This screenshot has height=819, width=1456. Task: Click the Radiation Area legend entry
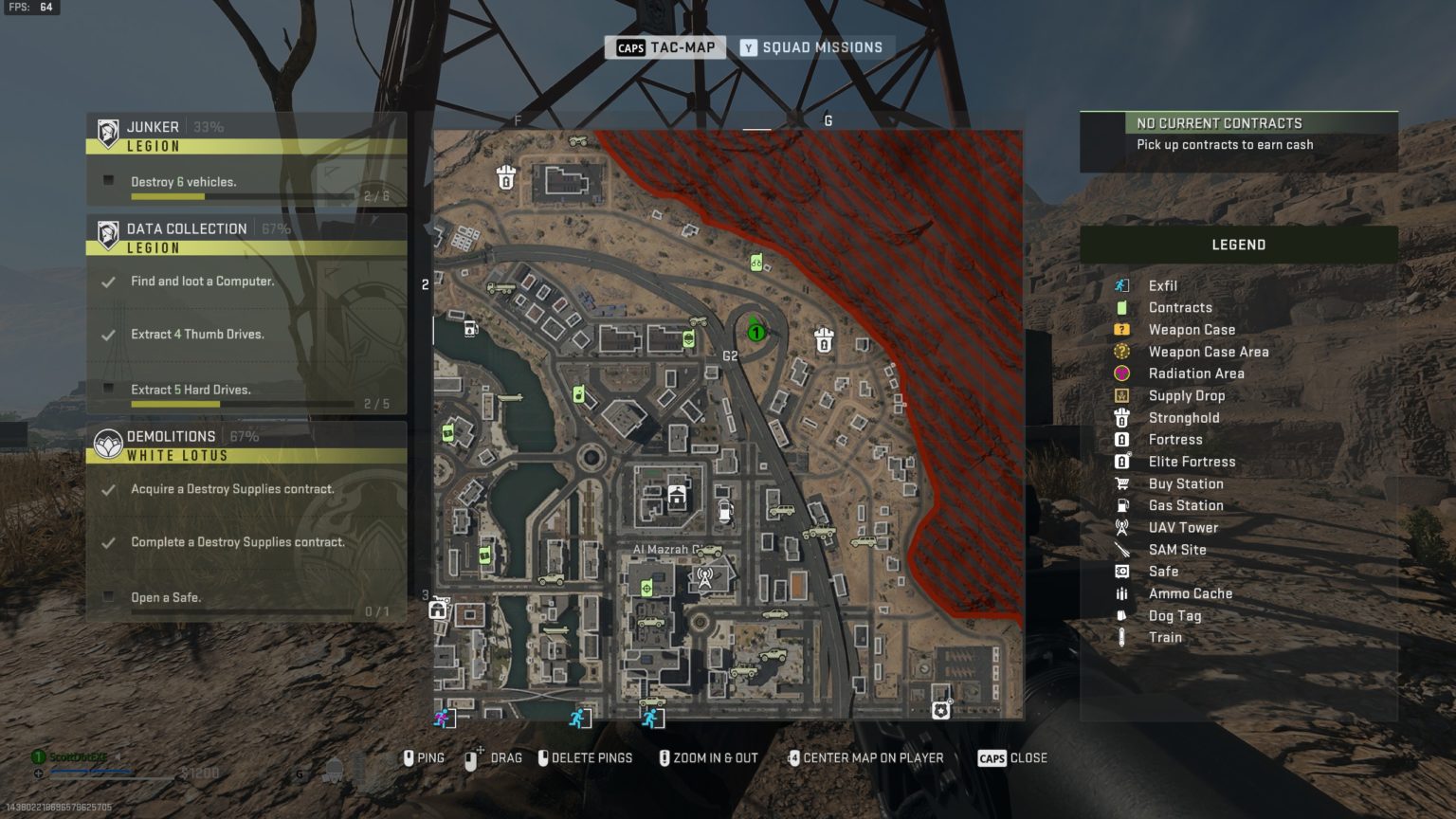[1195, 373]
